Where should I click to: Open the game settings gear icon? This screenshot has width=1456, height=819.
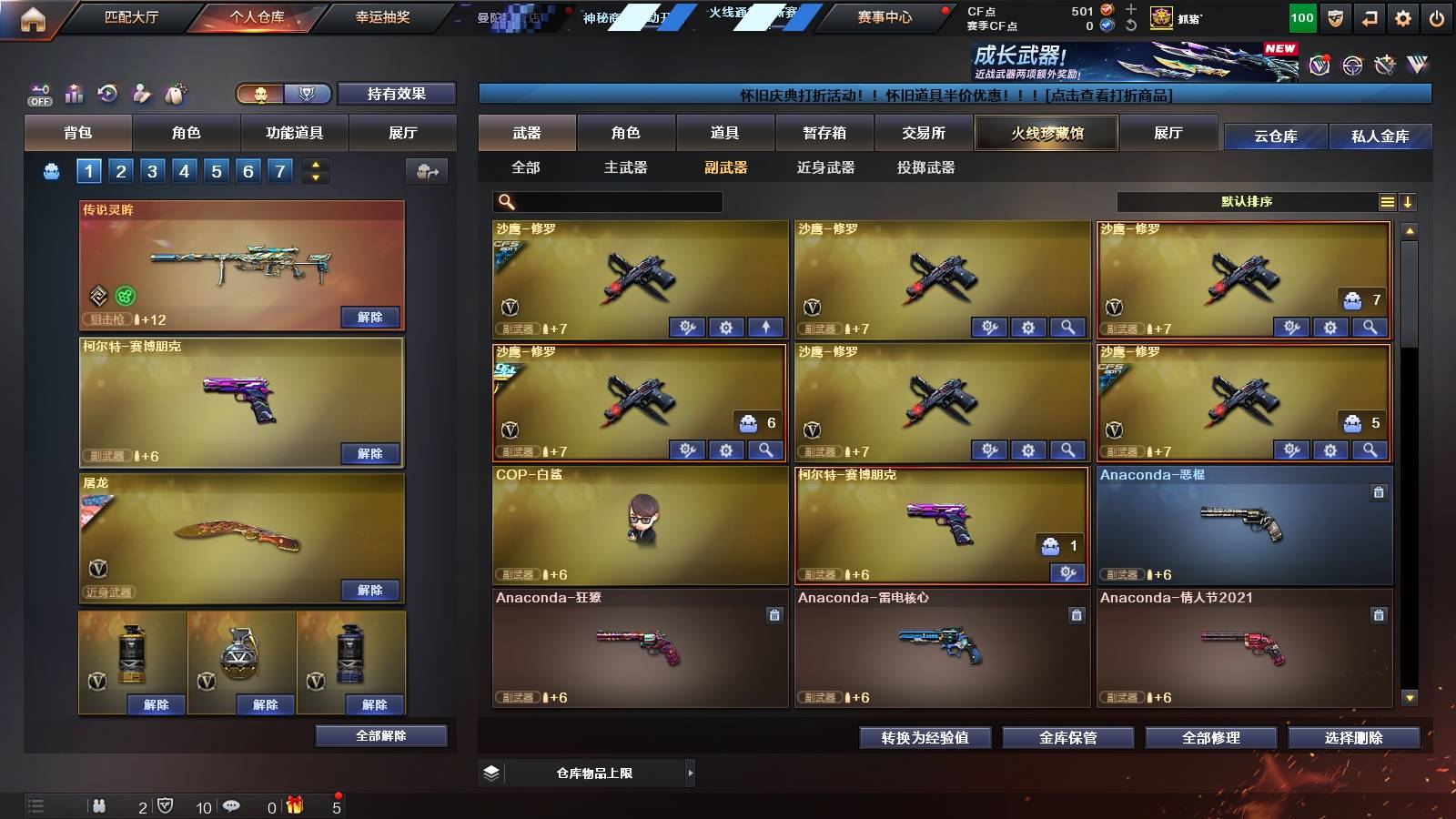point(1405,15)
